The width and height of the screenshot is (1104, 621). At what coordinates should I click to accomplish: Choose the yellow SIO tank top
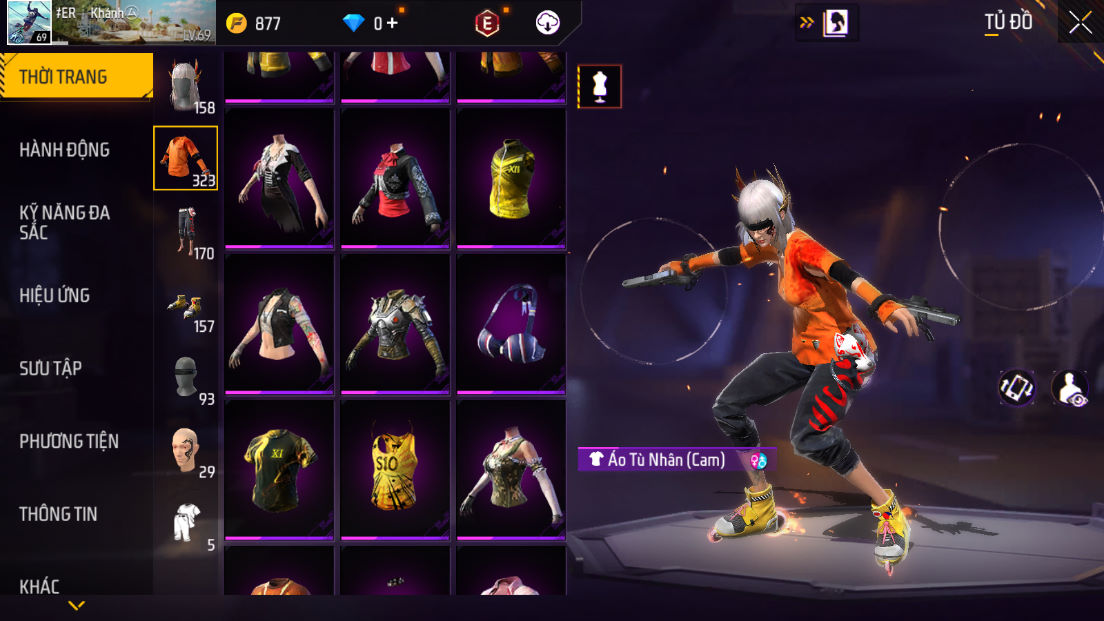click(394, 468)
